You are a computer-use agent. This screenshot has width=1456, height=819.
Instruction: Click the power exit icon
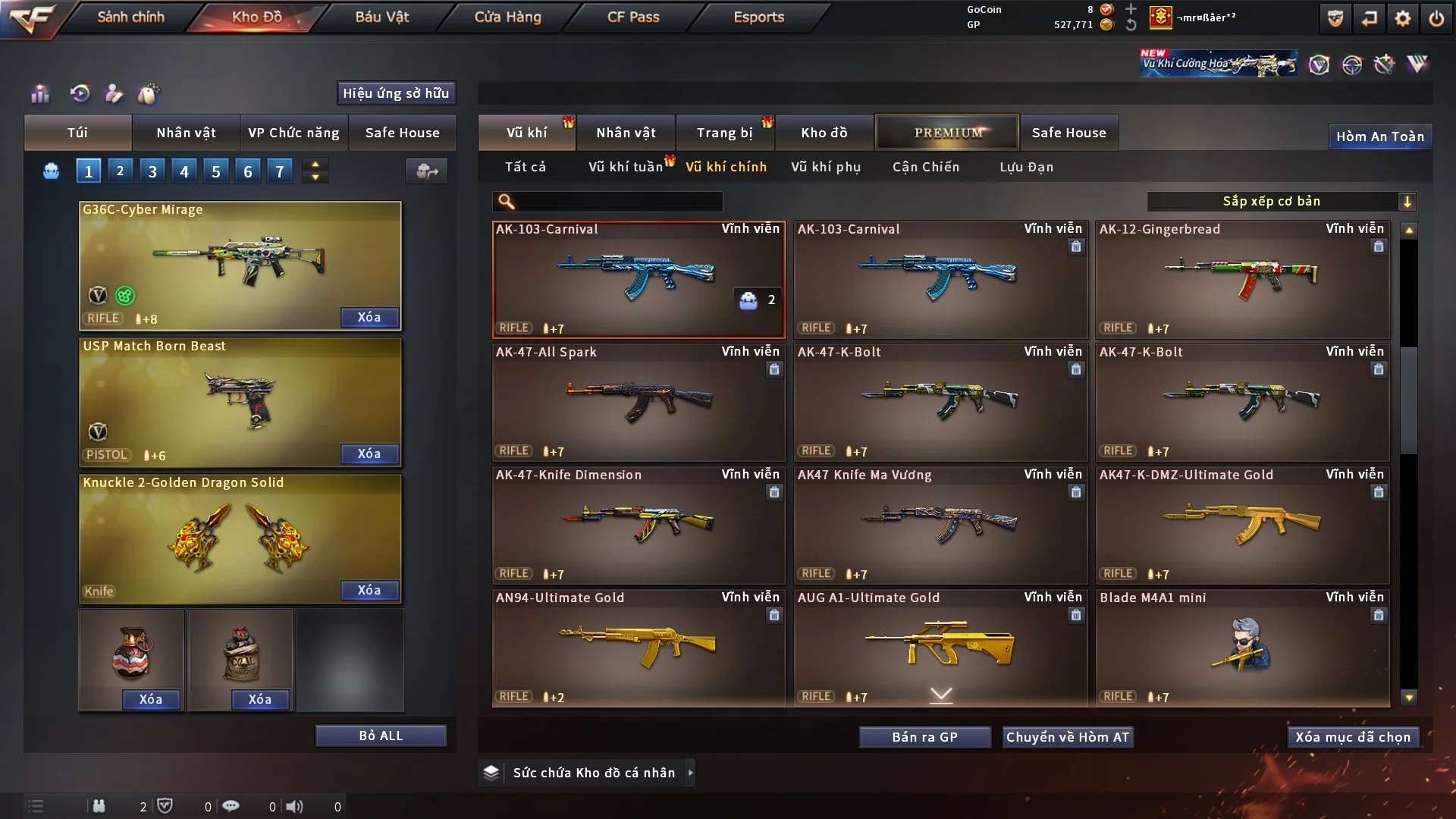pyautogui.click(x=1436, y=18)
